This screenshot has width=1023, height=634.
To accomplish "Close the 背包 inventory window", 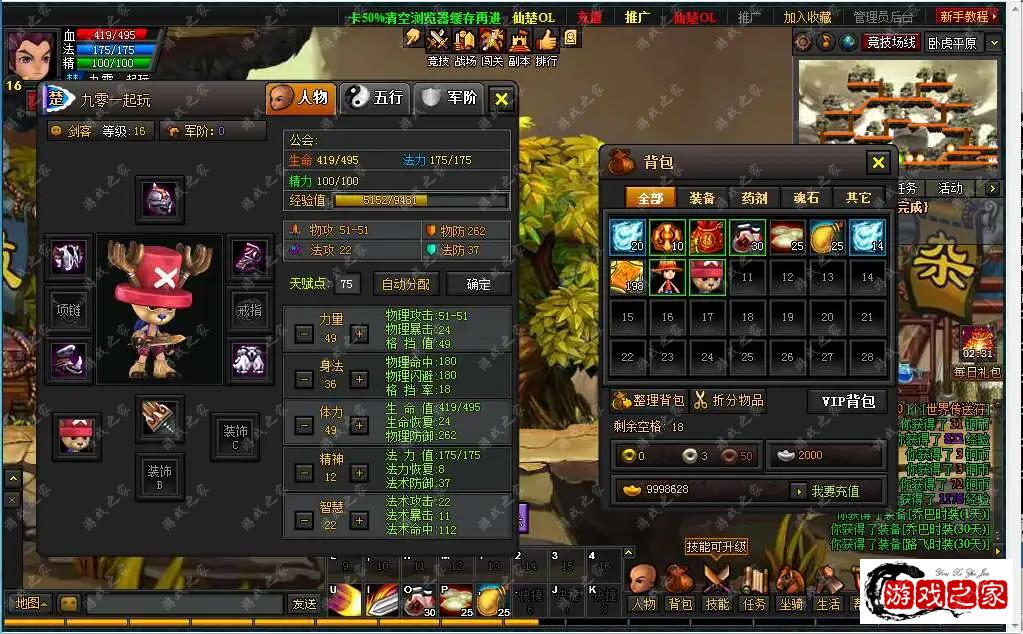I will (x=878, y=163).
